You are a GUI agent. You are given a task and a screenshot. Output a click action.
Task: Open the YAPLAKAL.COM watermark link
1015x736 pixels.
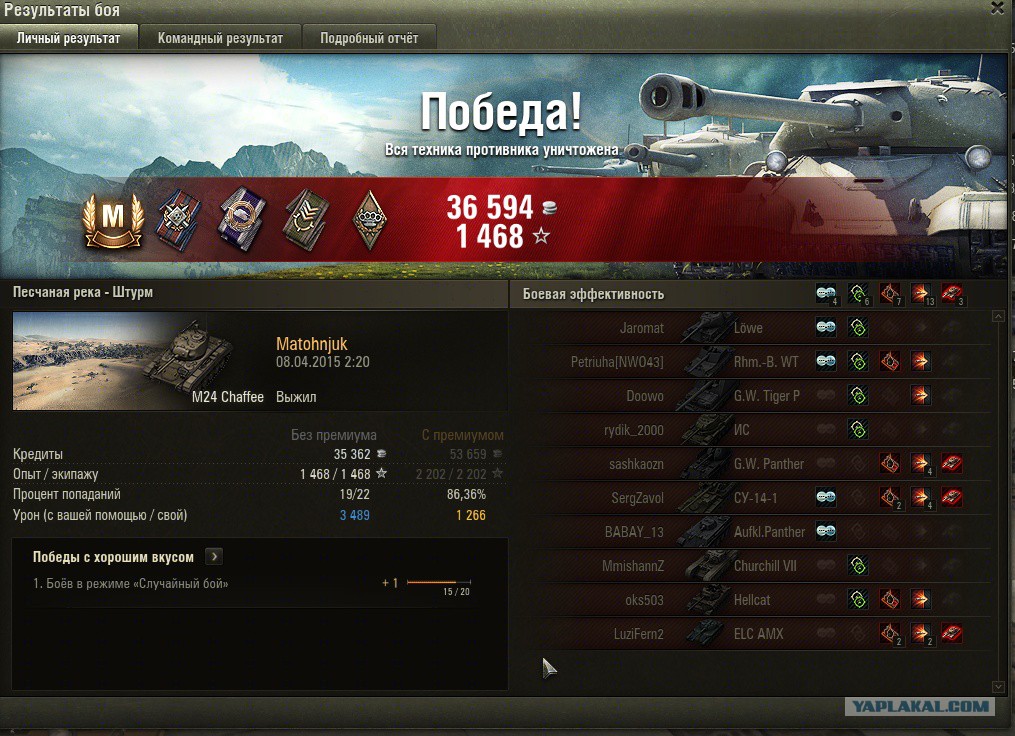click(919, 707)
